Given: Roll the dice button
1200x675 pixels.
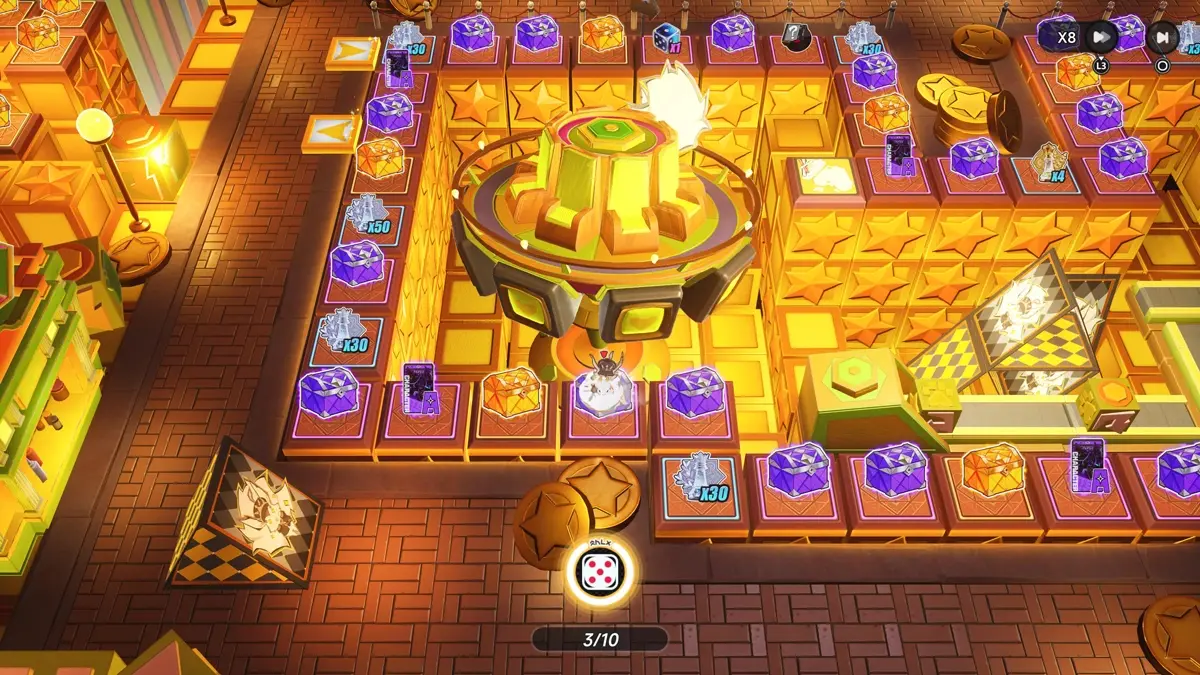Looking at the screenshot, I should [599, 573].
